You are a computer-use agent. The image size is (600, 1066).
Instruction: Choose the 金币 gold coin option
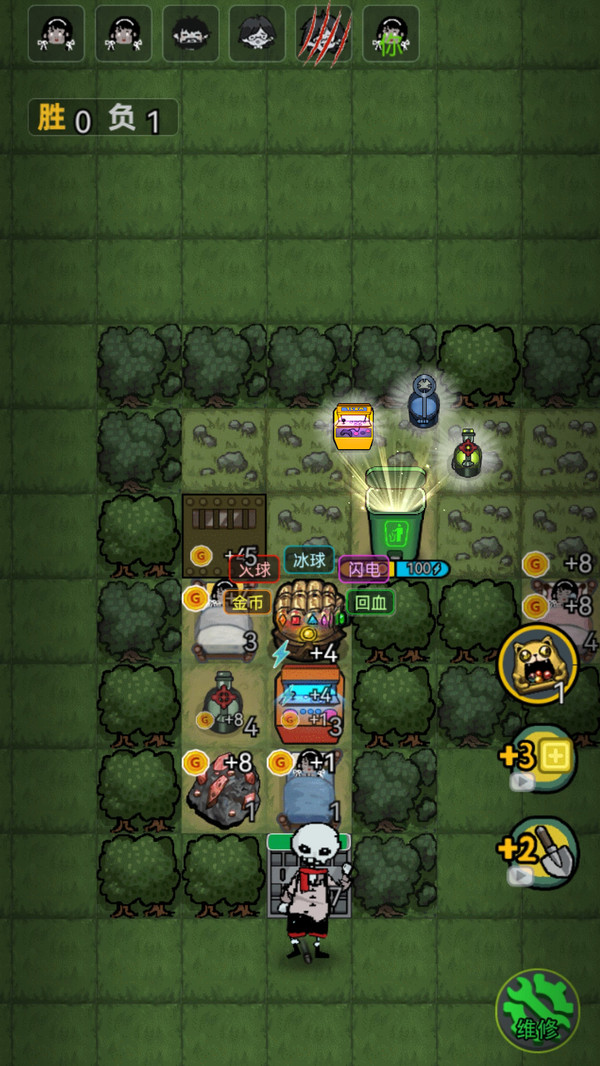248,602
